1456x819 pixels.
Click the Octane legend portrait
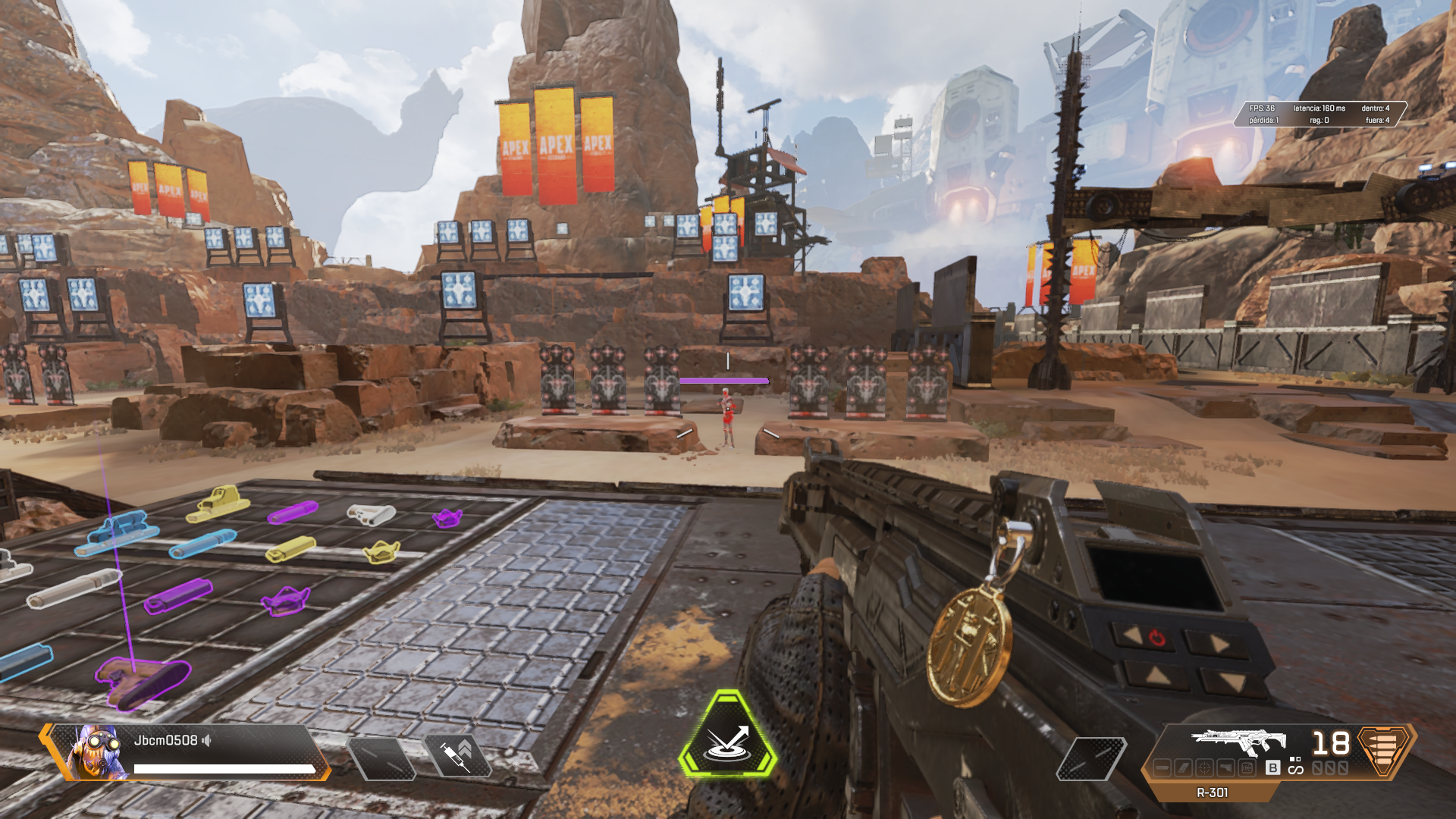[96, 752]
